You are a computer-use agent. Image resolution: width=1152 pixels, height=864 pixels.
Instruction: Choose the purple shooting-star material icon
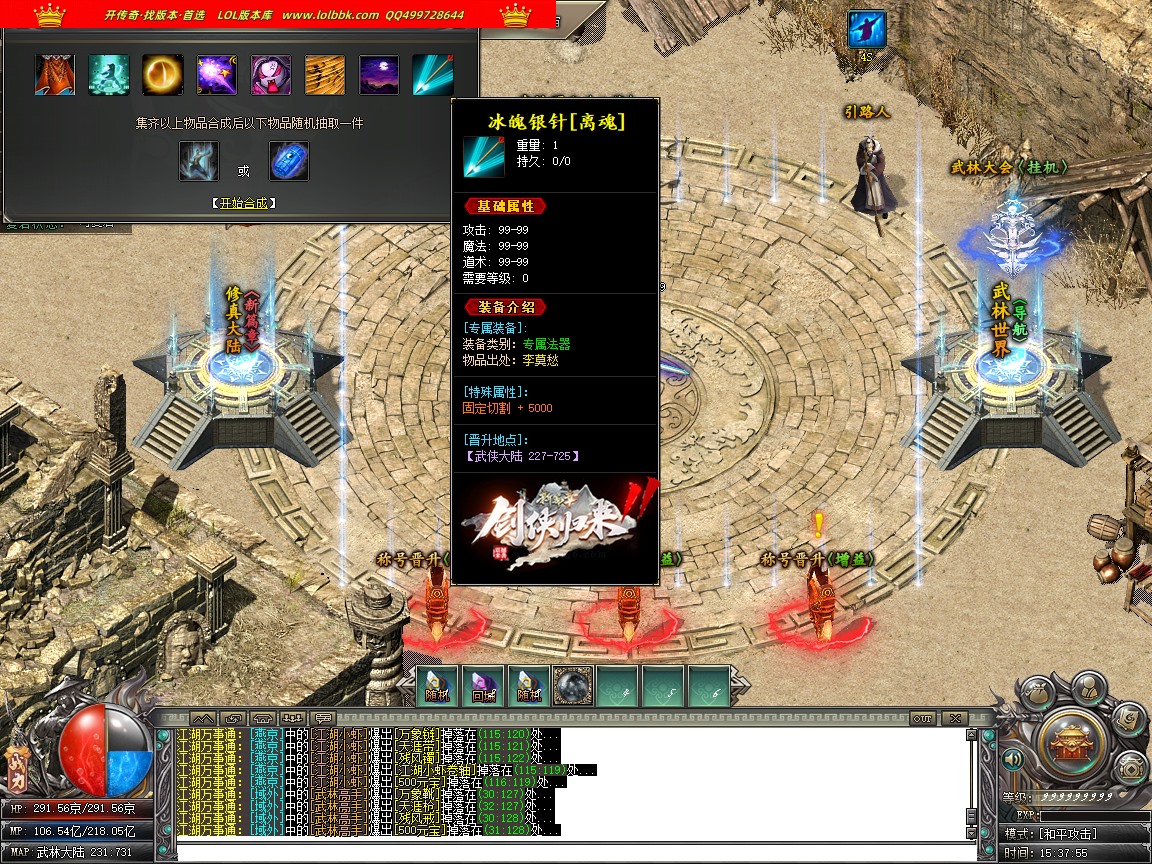(216, 75)
